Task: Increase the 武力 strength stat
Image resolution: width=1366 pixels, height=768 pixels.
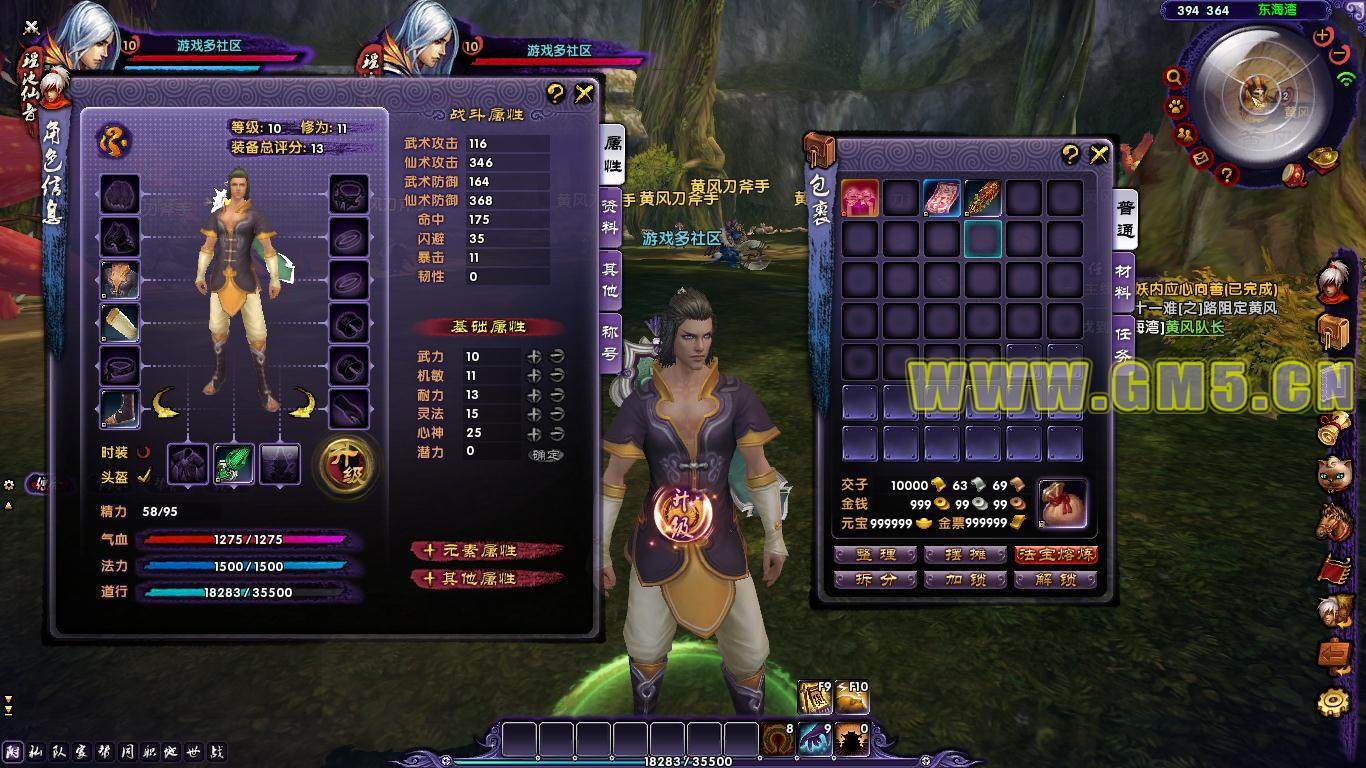Action: pyautogui.click(x=535, y=356)
